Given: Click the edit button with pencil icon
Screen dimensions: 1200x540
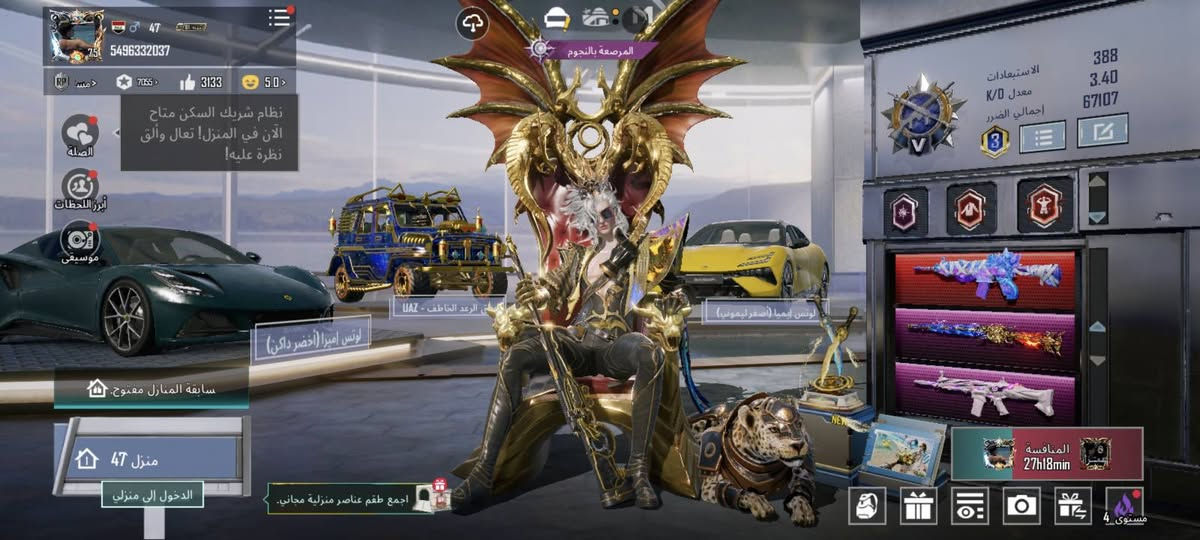Looking at the screenshot, I should 1102,130.
